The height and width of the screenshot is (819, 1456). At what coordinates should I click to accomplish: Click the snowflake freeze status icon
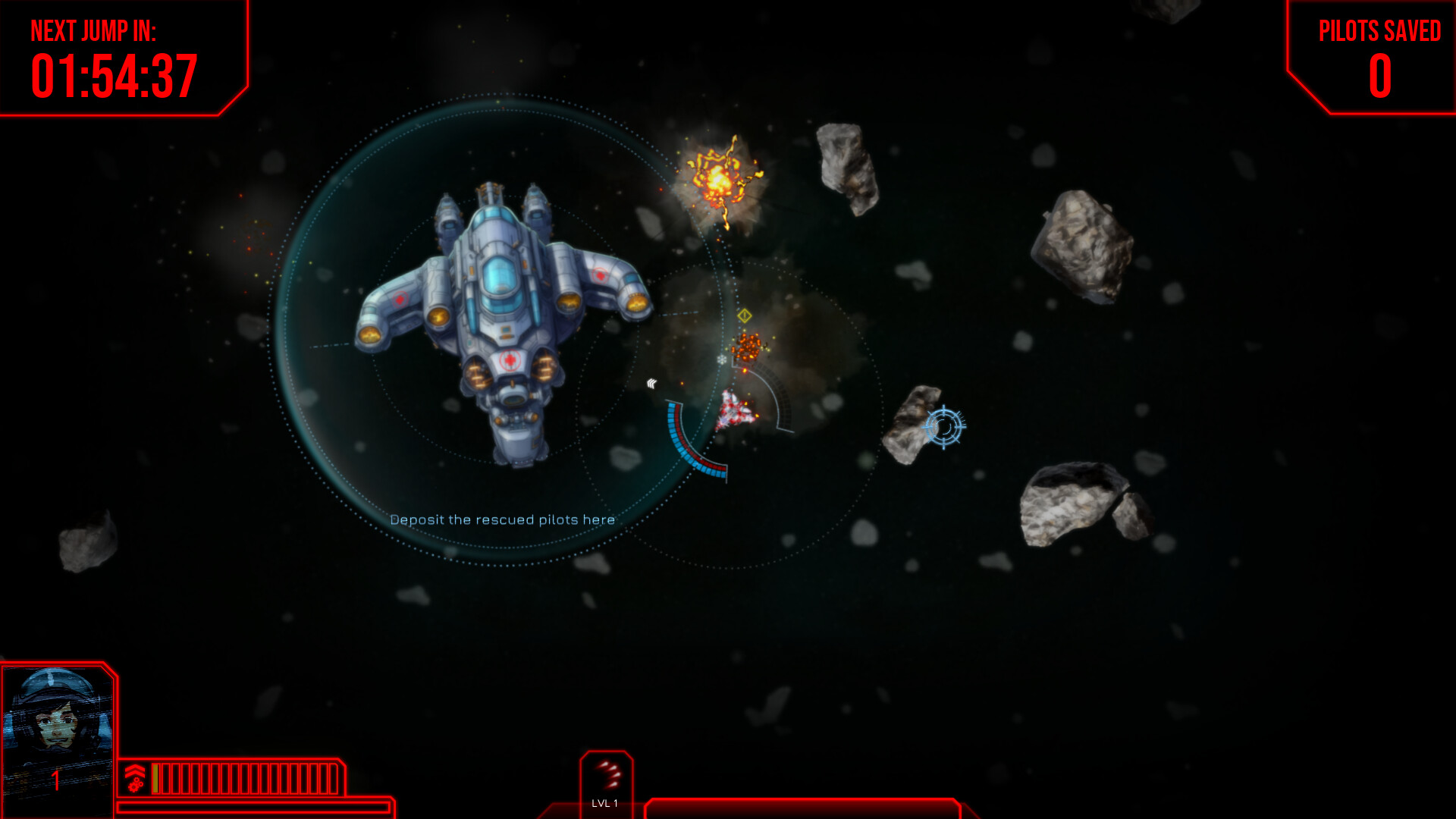[x=721, y=359]
